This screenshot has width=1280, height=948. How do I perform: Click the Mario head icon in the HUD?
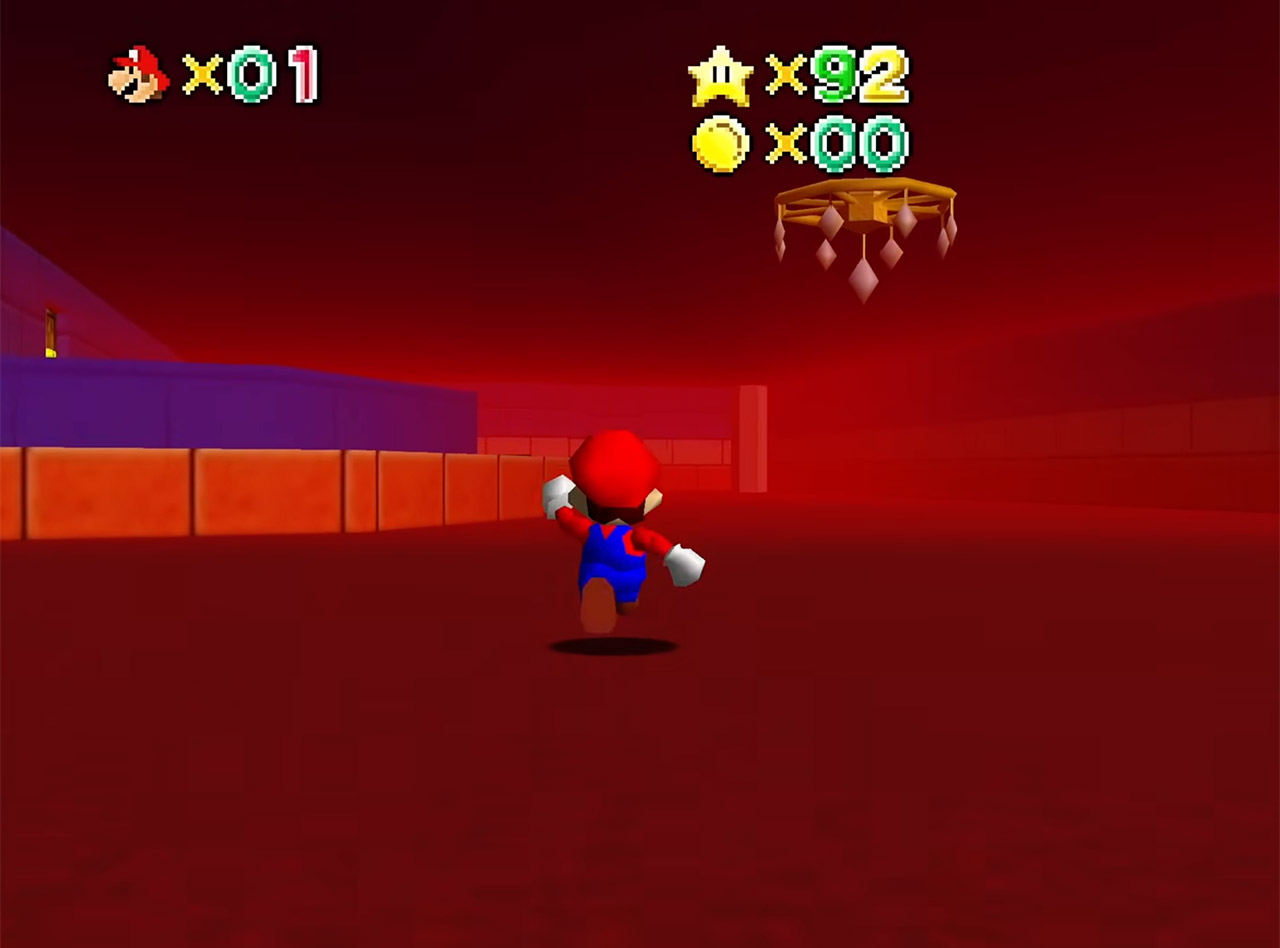(x=138, y=73)
